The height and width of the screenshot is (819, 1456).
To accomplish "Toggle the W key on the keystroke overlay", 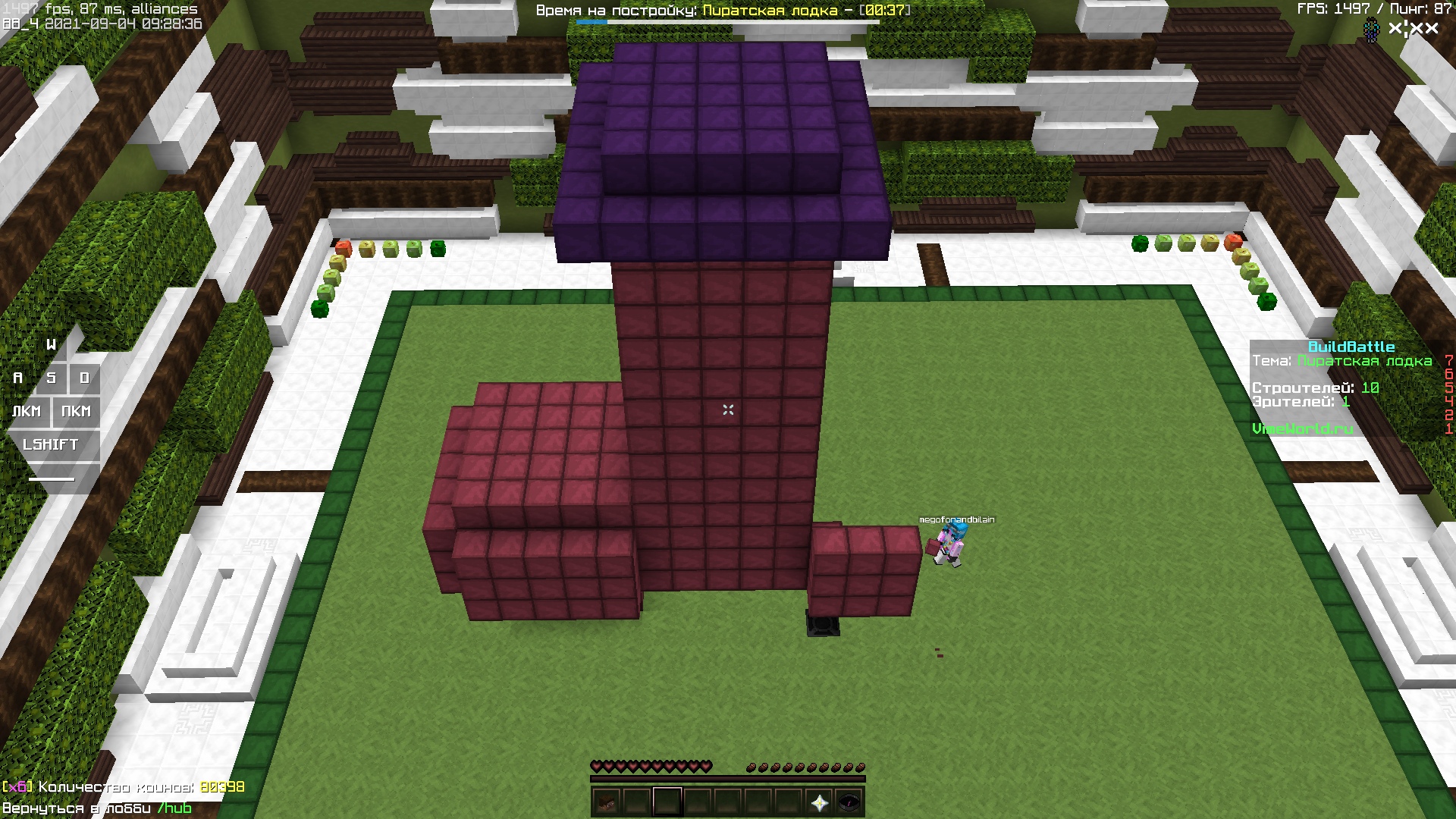I will tap(52, 344).
